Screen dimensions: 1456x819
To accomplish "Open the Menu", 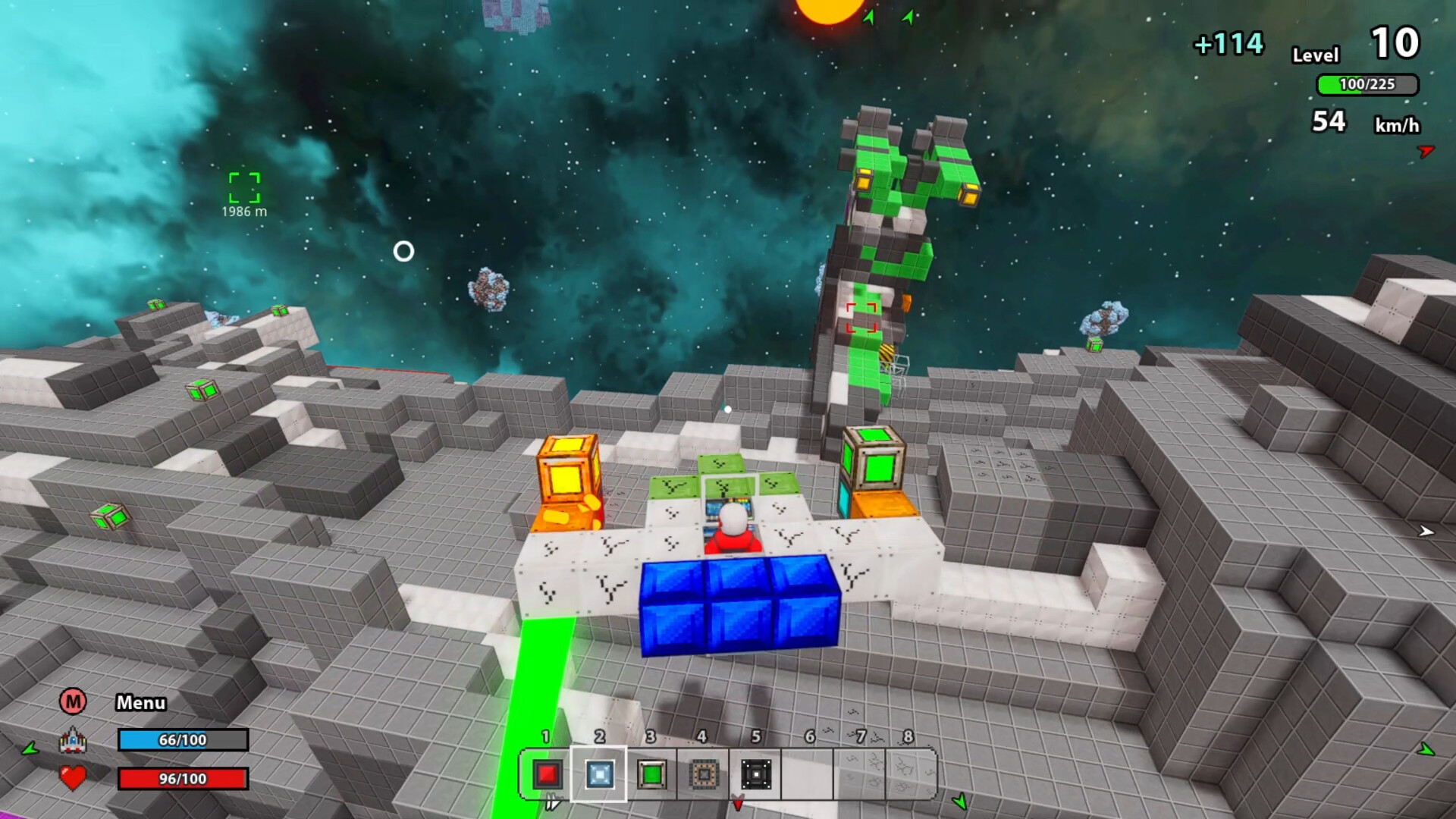I will click(142, 703).
